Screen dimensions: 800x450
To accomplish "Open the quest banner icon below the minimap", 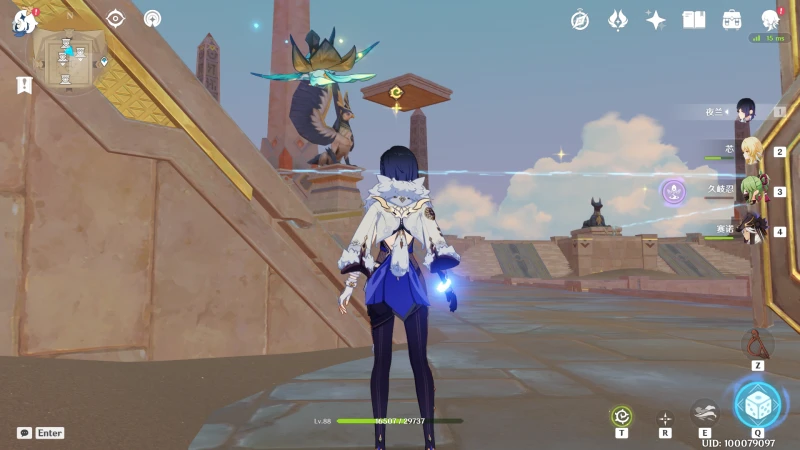I will click(x=23, y=85).
